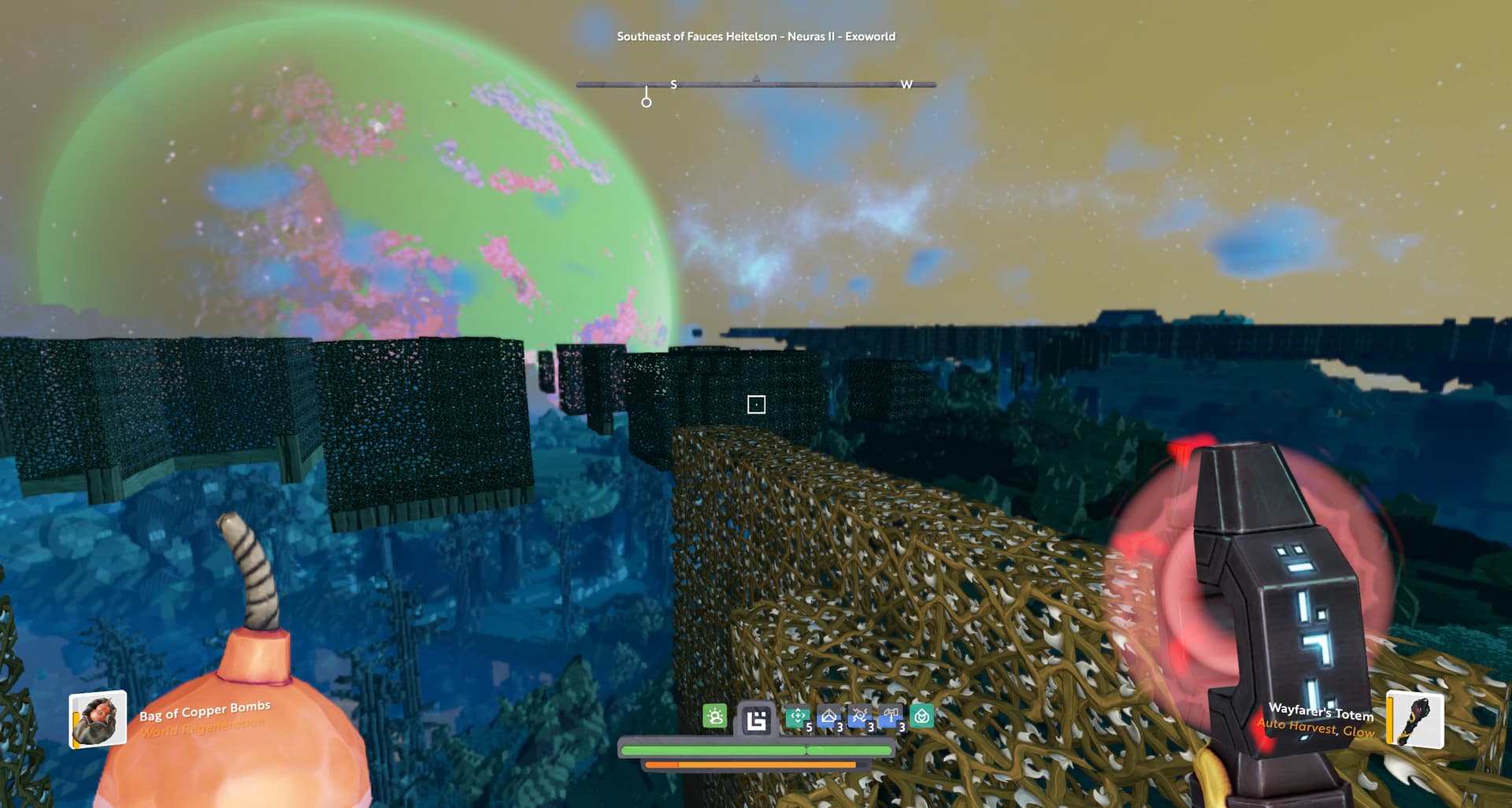Click the white glyph character emblem
The image size is (1512, 808).
[756, 720]
